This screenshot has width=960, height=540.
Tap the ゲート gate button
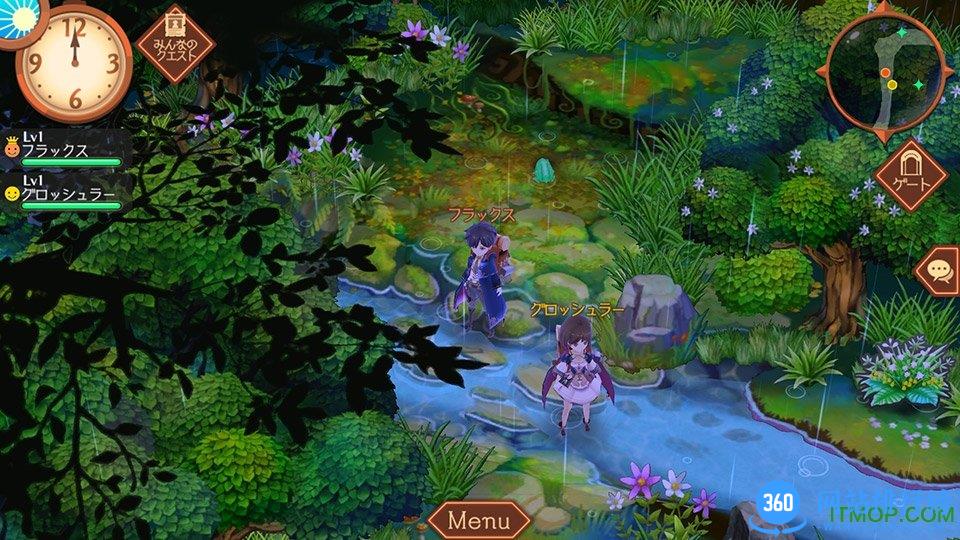coord(910,176)
